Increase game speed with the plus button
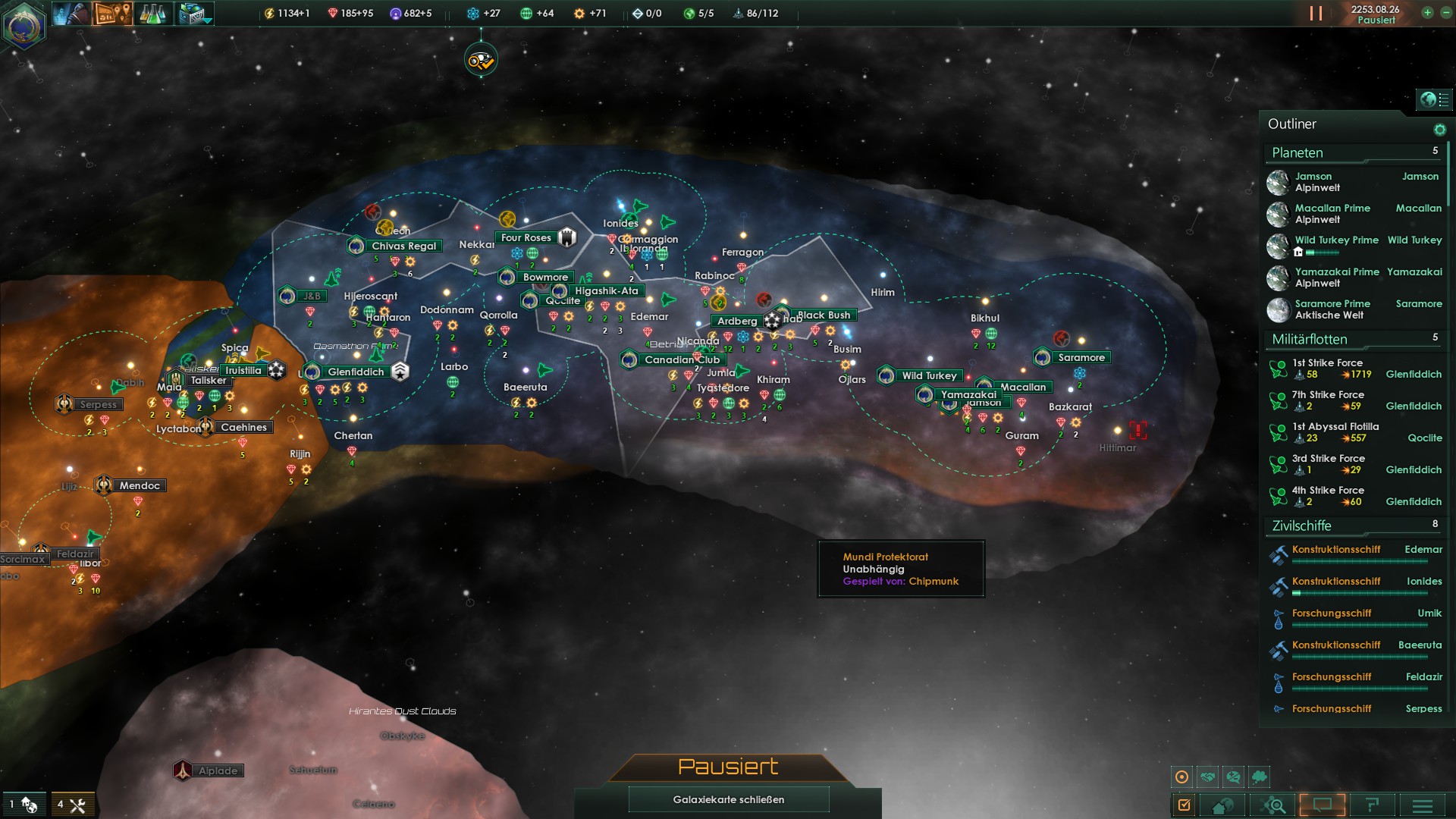This screenshot has height=819, width=1456. (x=1427, y=13)
